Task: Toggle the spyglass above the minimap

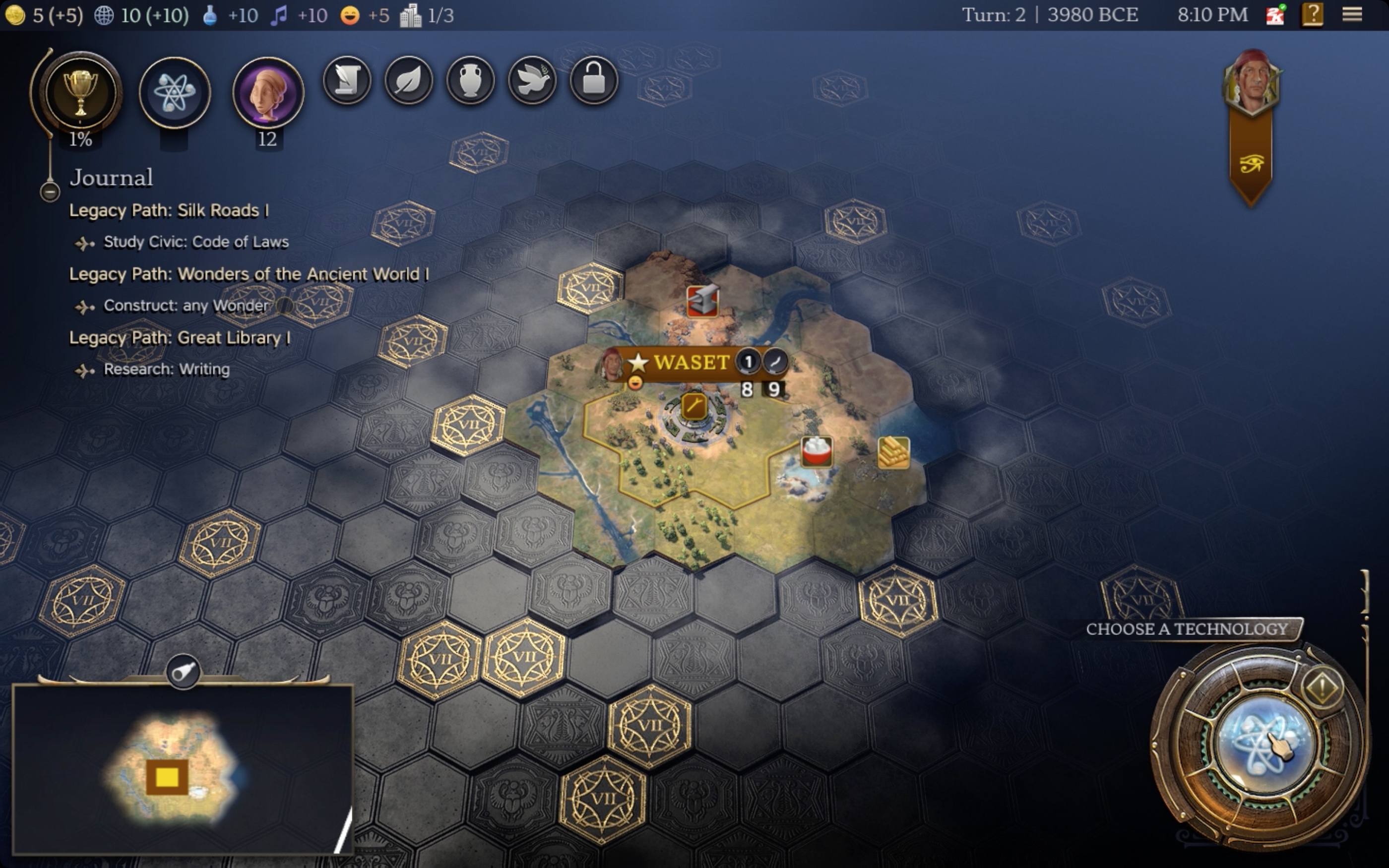Action: click(x=183, y=673)
